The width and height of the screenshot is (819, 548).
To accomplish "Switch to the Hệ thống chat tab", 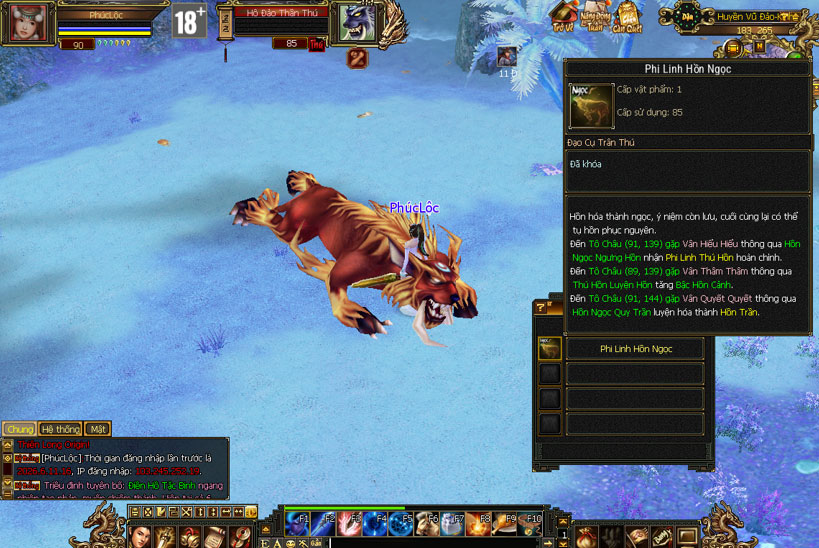I will (x=59, y=429).
